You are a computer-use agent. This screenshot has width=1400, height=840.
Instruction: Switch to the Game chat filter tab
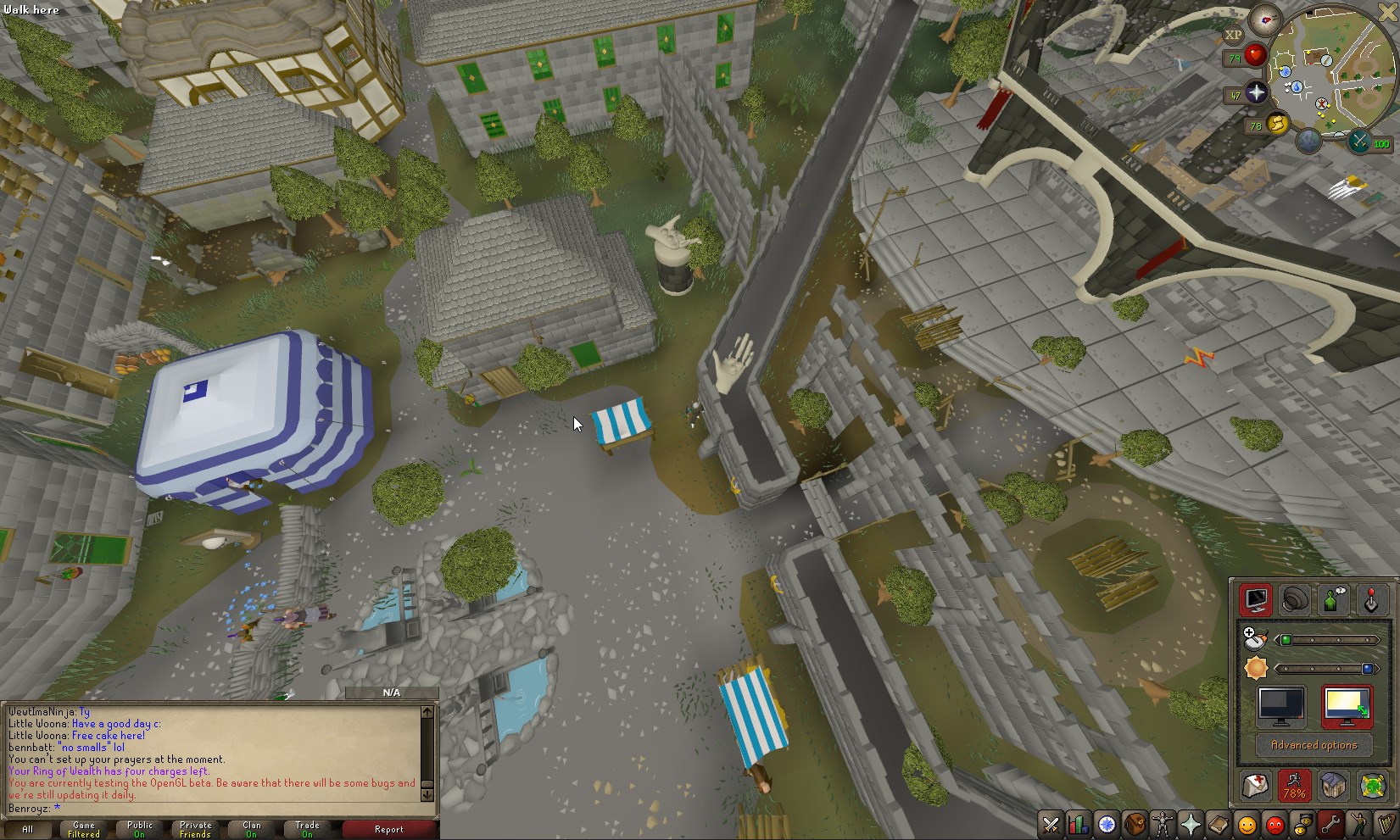pyautogui.click(x=84, y=829)
